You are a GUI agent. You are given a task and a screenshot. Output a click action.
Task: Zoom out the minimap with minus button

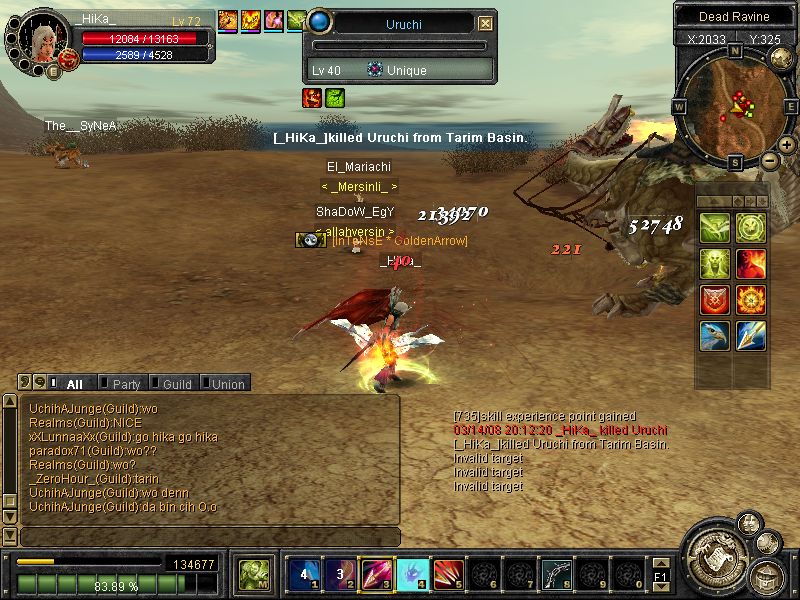coord(769,160)
